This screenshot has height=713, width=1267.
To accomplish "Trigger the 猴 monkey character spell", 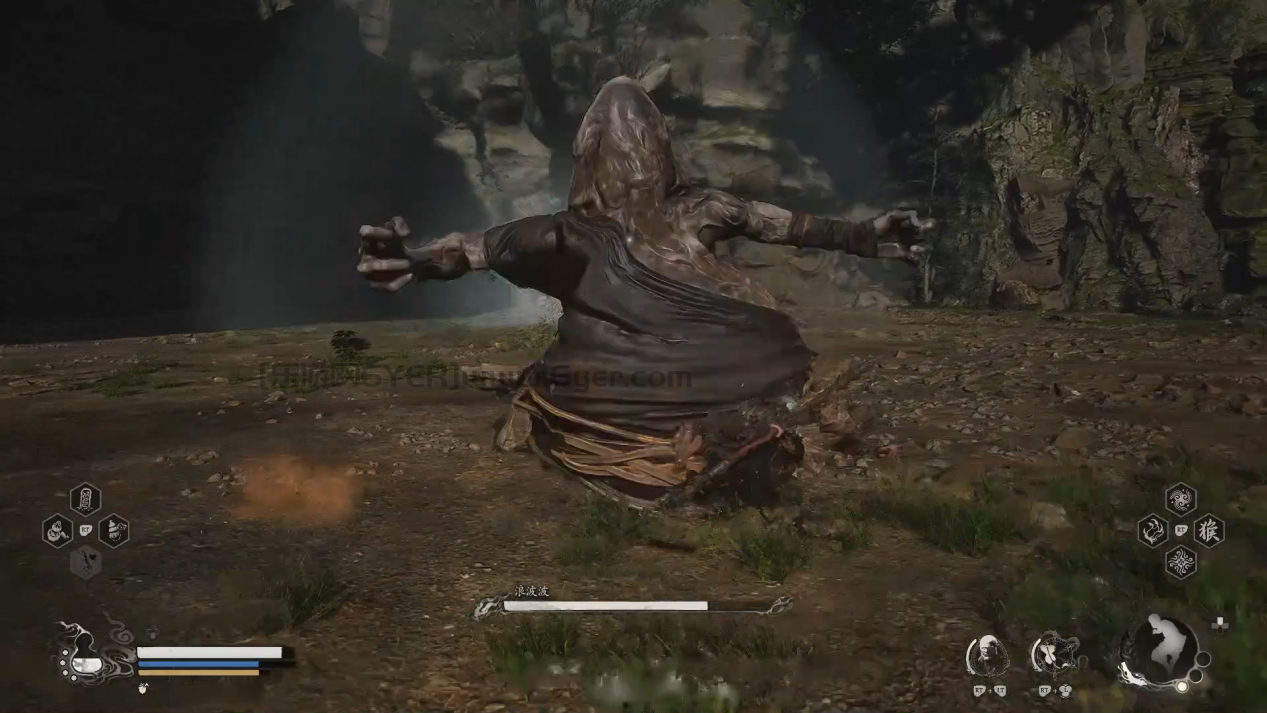I will coord(1208,530).
